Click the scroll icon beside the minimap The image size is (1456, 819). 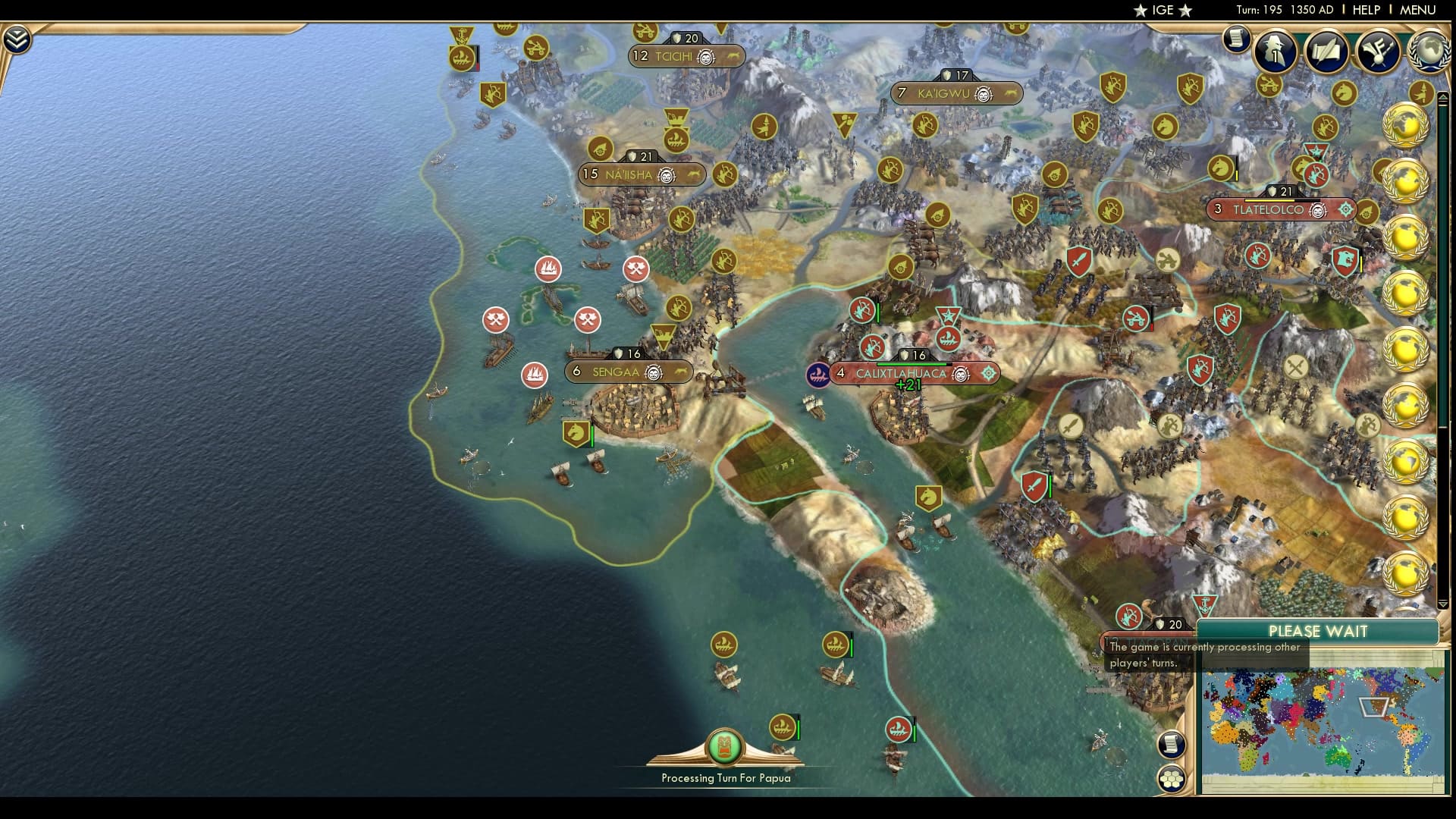tap(1172, 744)
